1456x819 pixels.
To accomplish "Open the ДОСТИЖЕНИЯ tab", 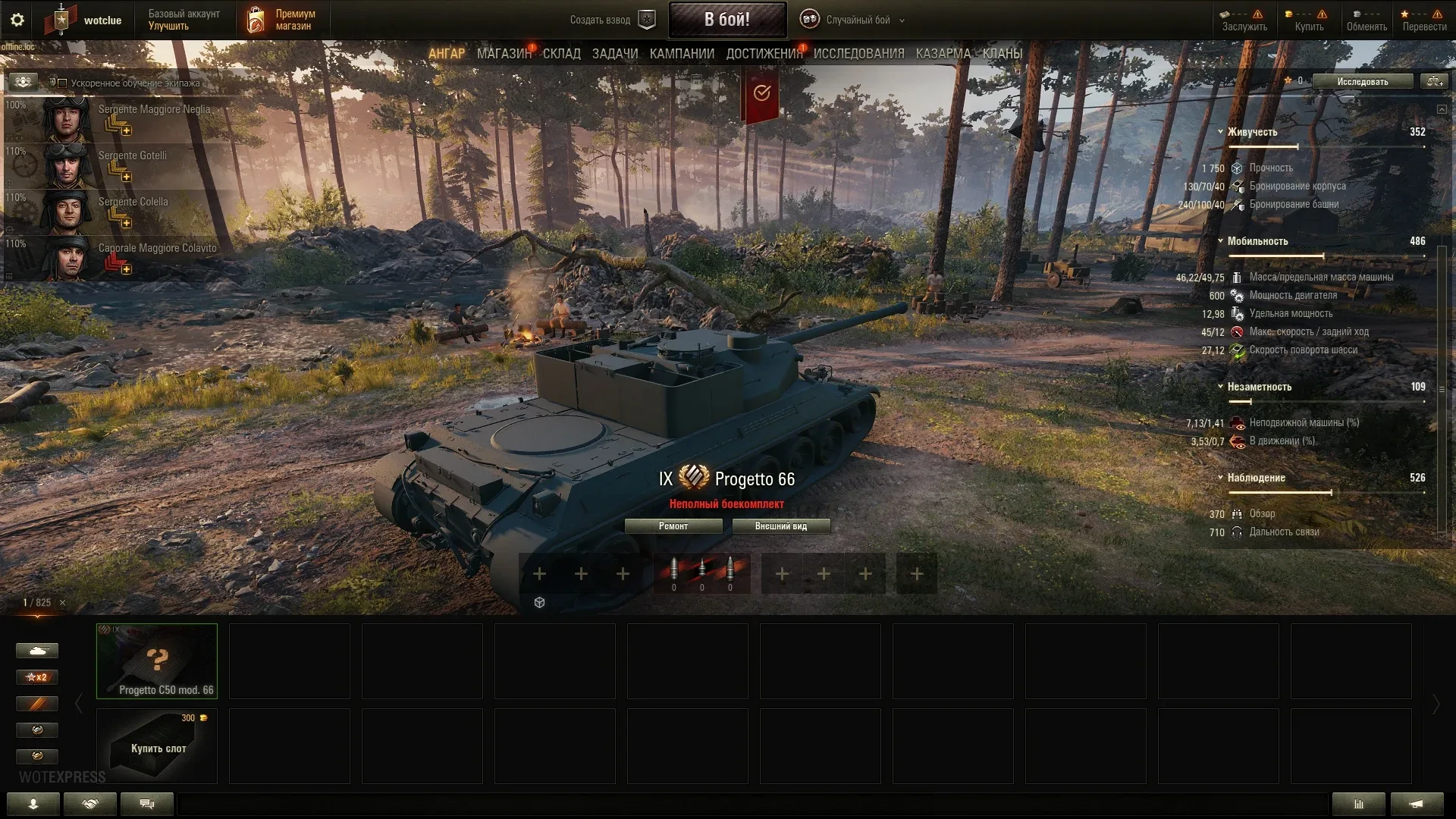I will coord(764,54).
